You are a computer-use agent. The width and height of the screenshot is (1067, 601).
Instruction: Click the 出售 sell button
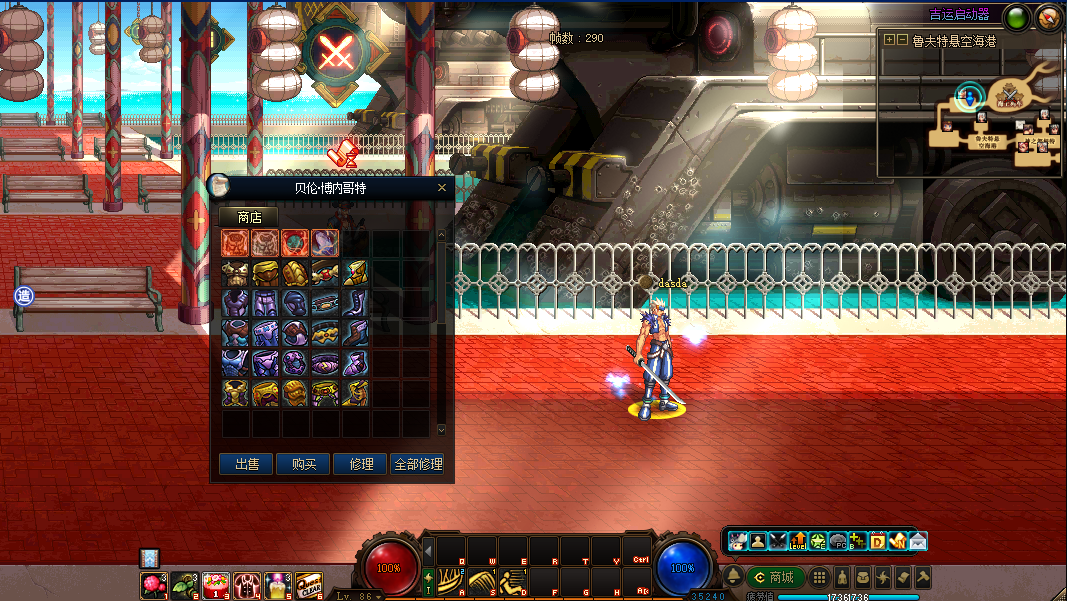(246, 464)
